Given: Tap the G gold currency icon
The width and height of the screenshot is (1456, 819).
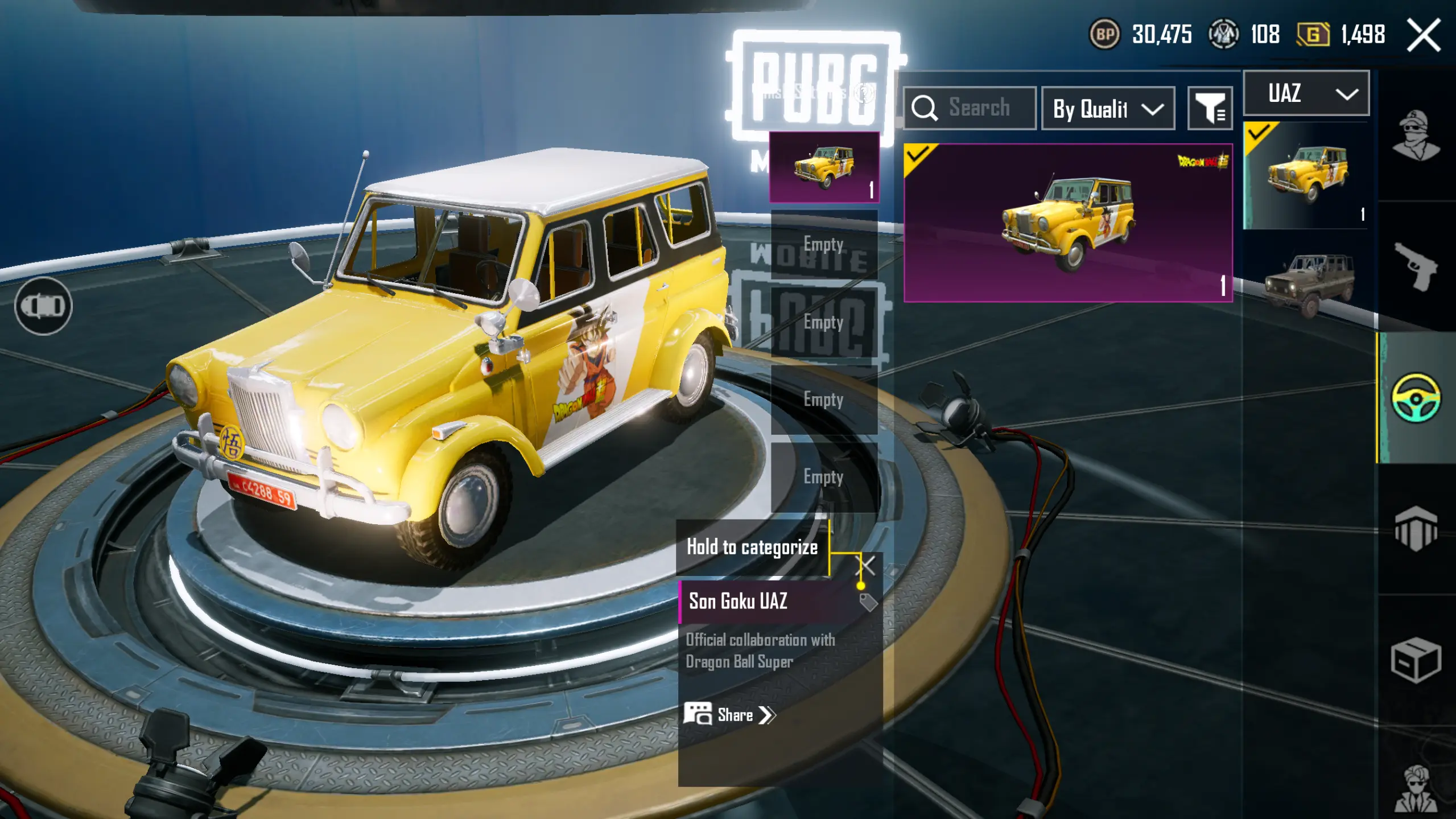Looking at the screenshot, I should tap(1313, 35).
